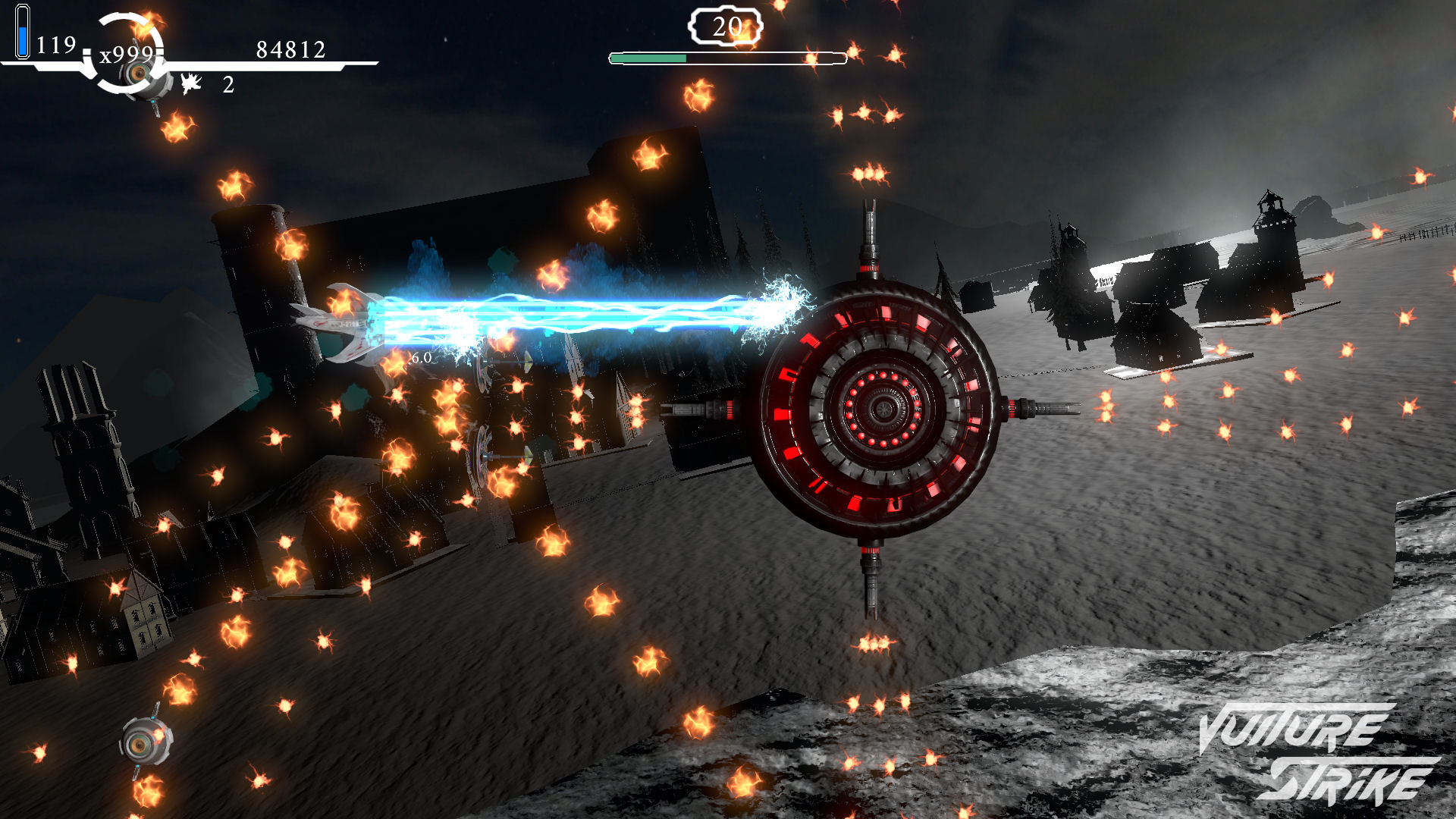Click the bomb stock icon beside the 2
This screenshot has width=1456, height=819.
[x=191, y=83]
